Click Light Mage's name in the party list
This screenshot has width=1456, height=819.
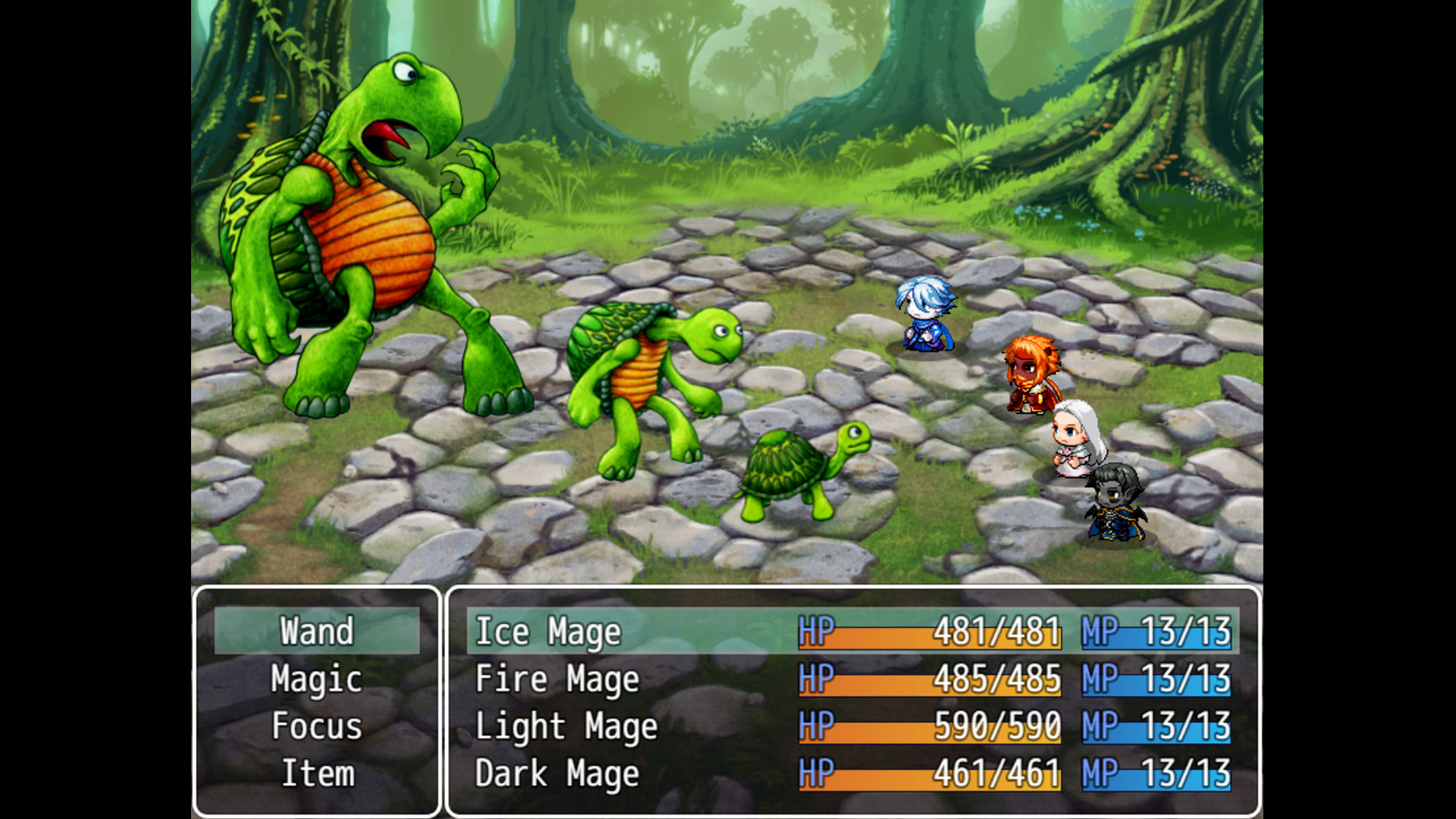pos(564,726)
